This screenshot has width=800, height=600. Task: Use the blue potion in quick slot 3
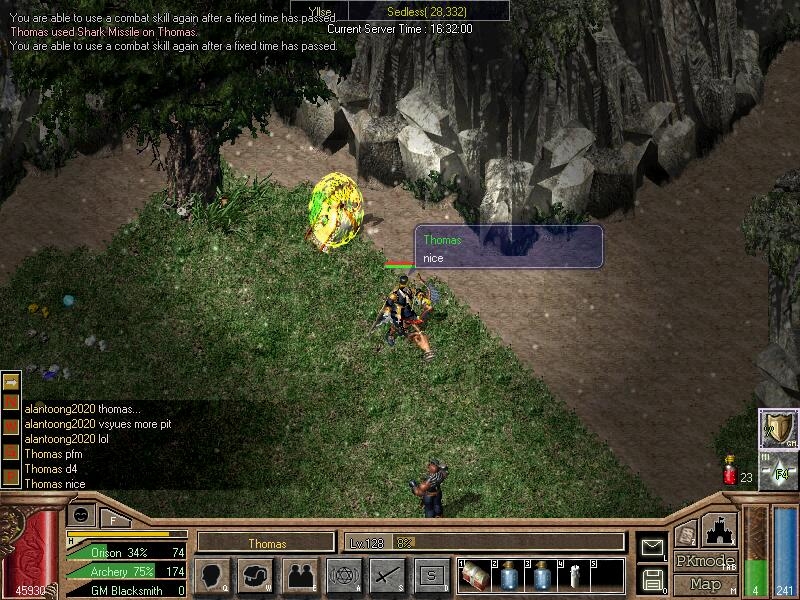[x=541, y=576]
